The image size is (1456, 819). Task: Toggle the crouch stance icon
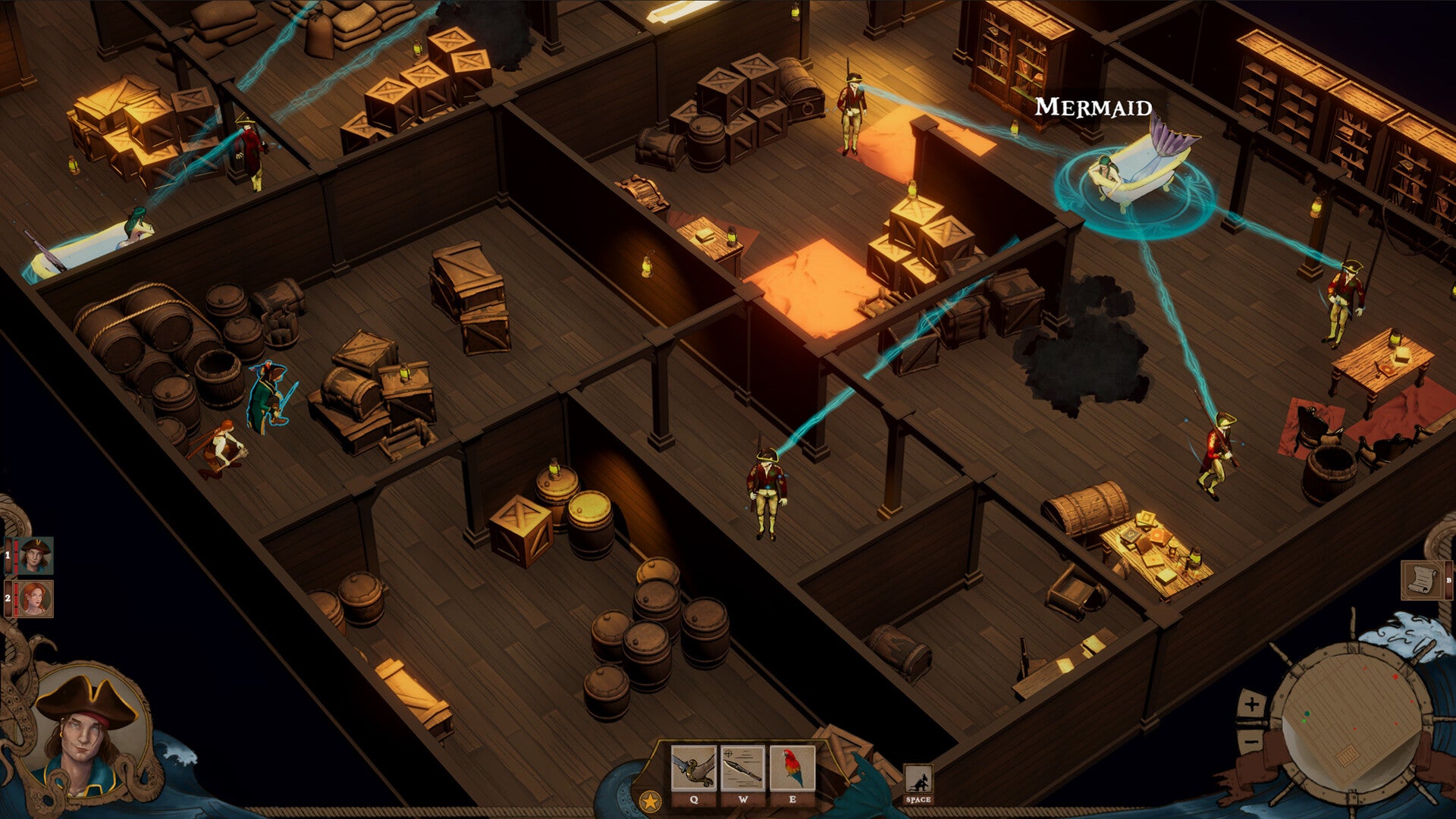coord(918,780)
